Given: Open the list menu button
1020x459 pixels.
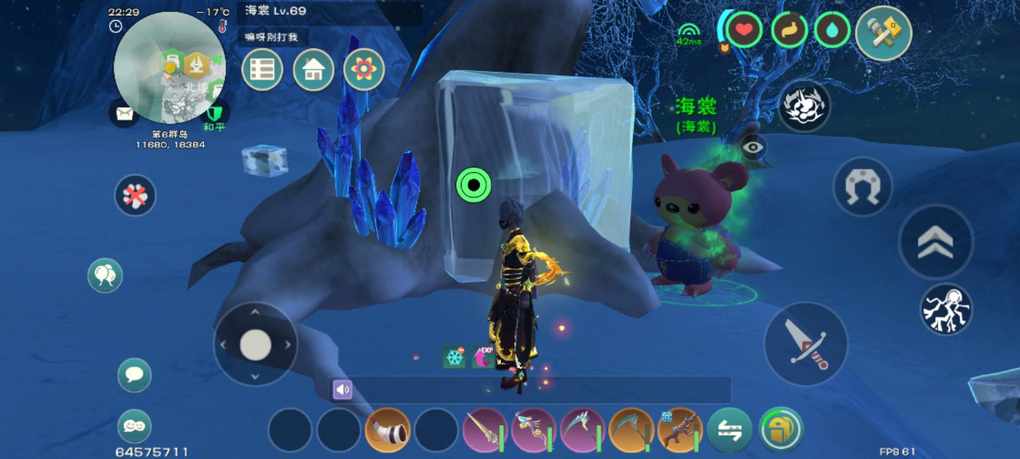Looking at the screenshot, I should coord(262,70).
